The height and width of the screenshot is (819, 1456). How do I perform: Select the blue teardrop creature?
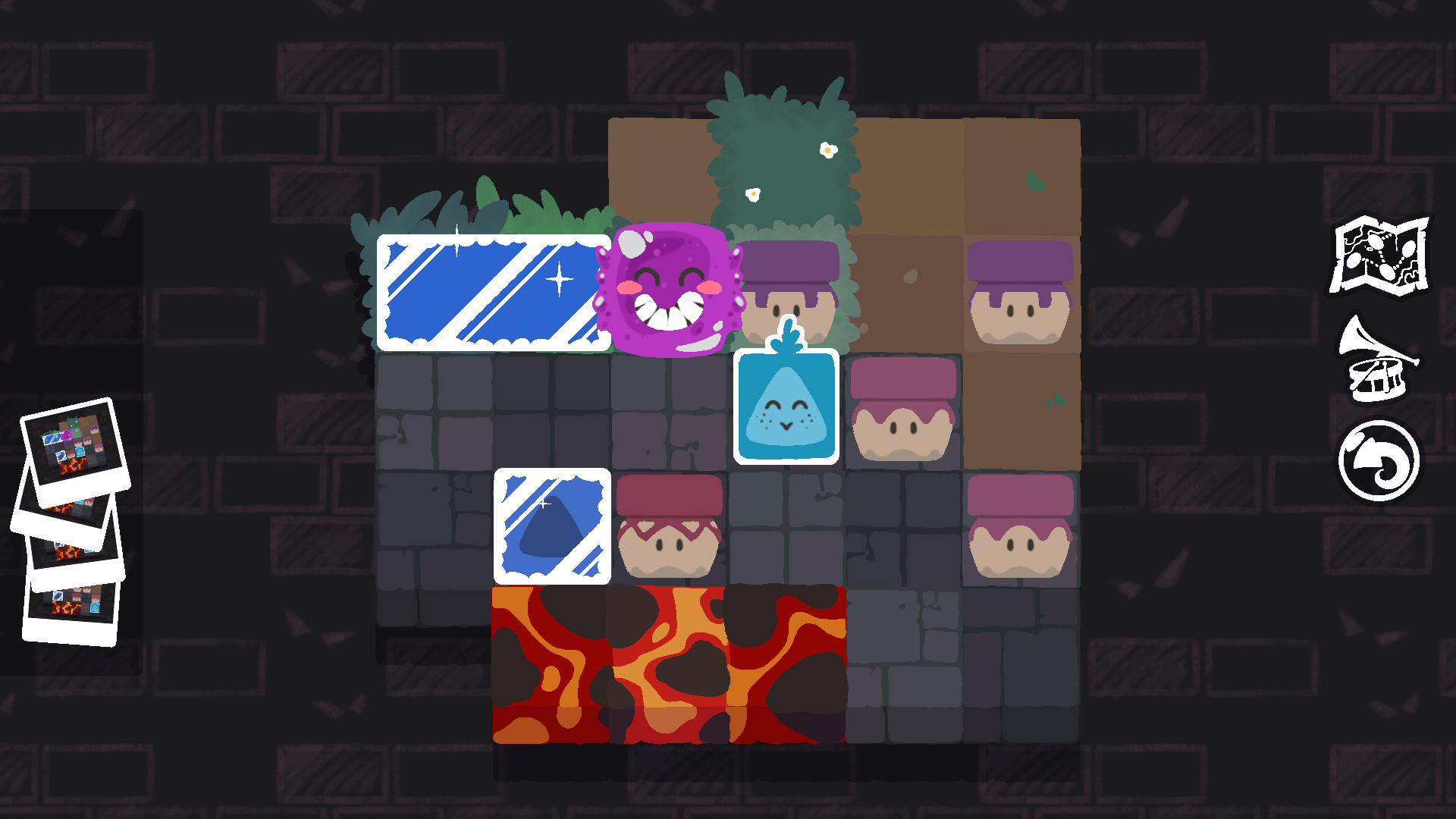tap(786, 407)
